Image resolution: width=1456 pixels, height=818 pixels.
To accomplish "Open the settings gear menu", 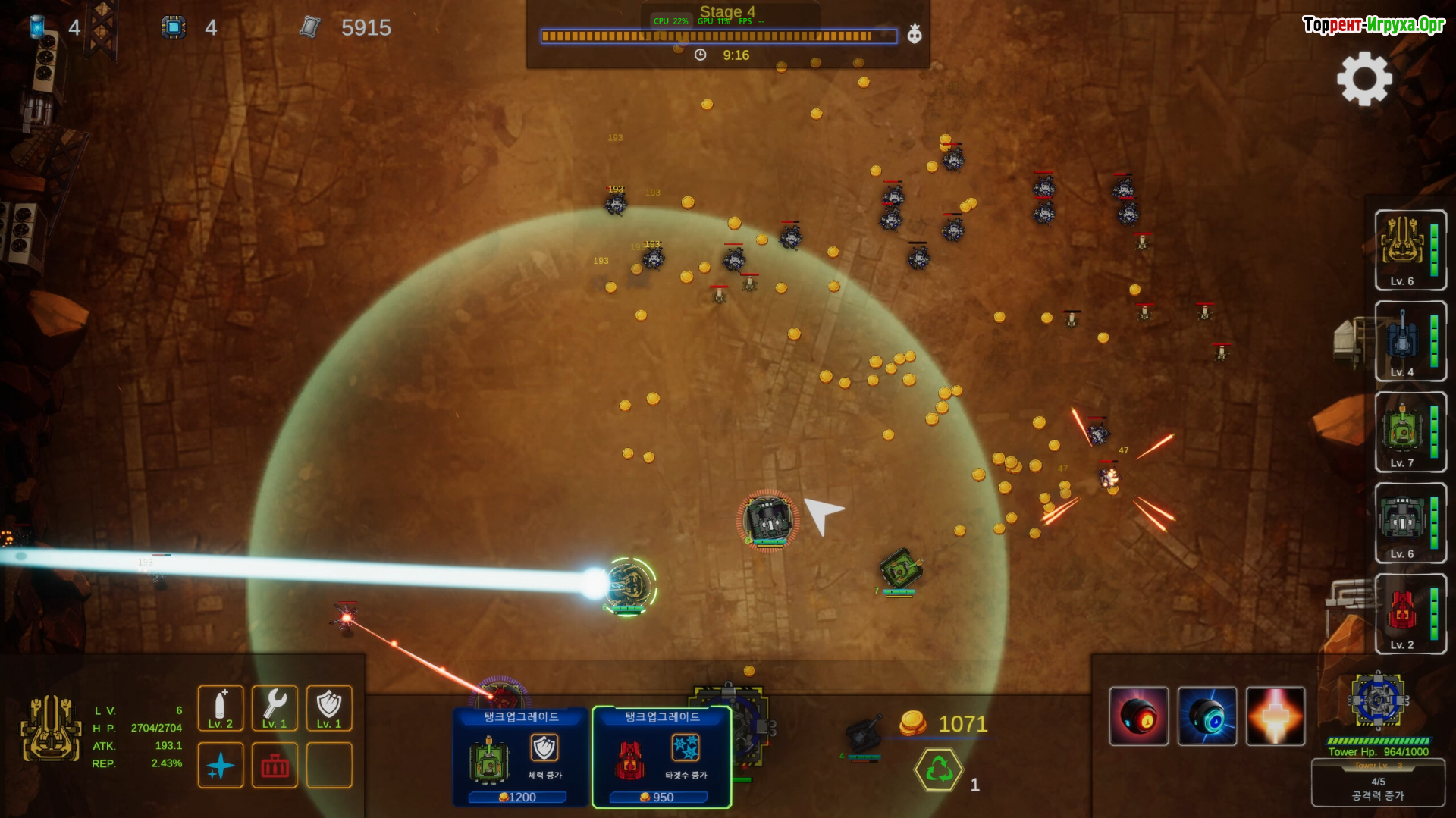I will click(x=1364, y=79).
